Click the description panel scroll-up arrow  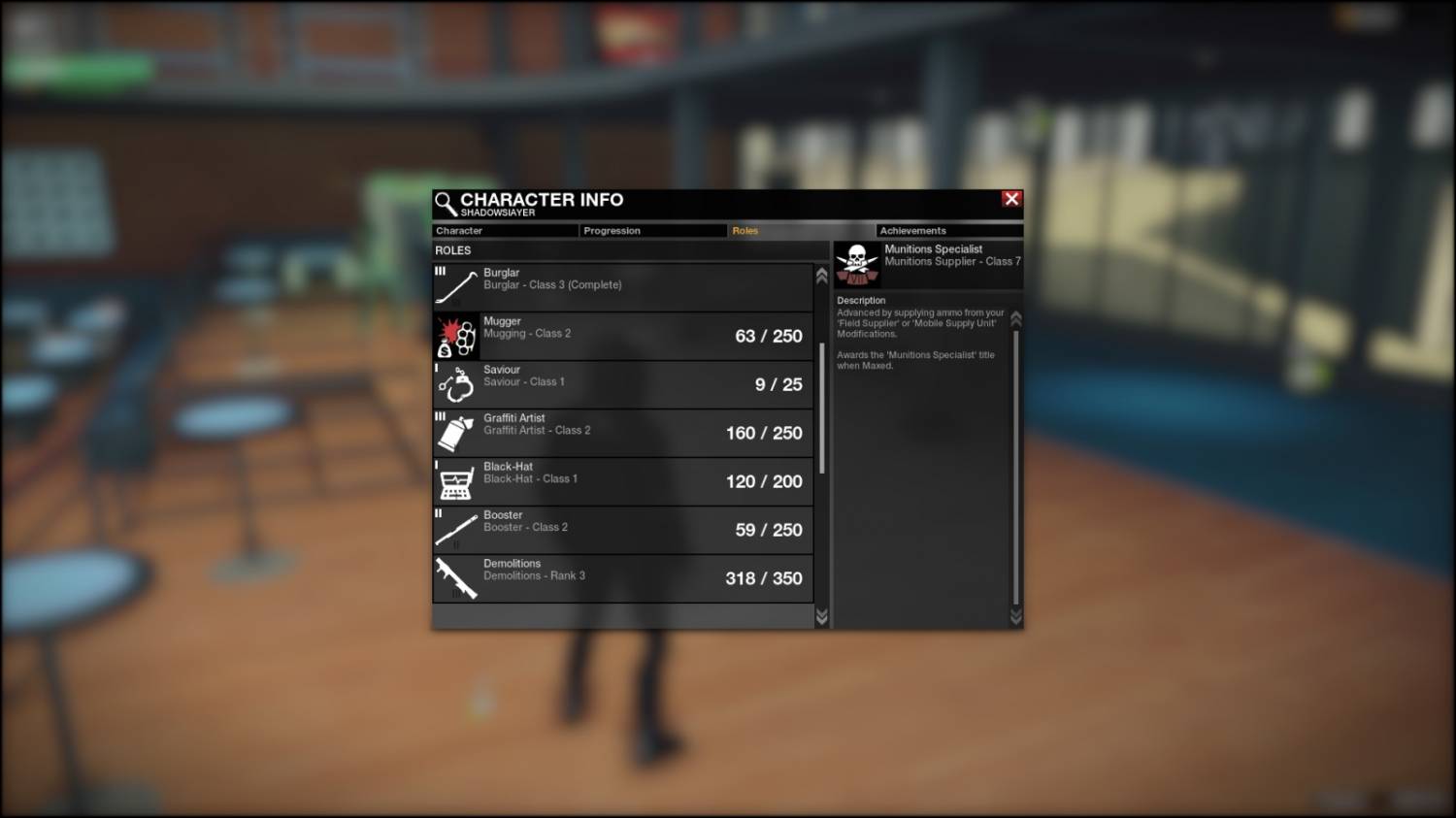pos(1016,318)
